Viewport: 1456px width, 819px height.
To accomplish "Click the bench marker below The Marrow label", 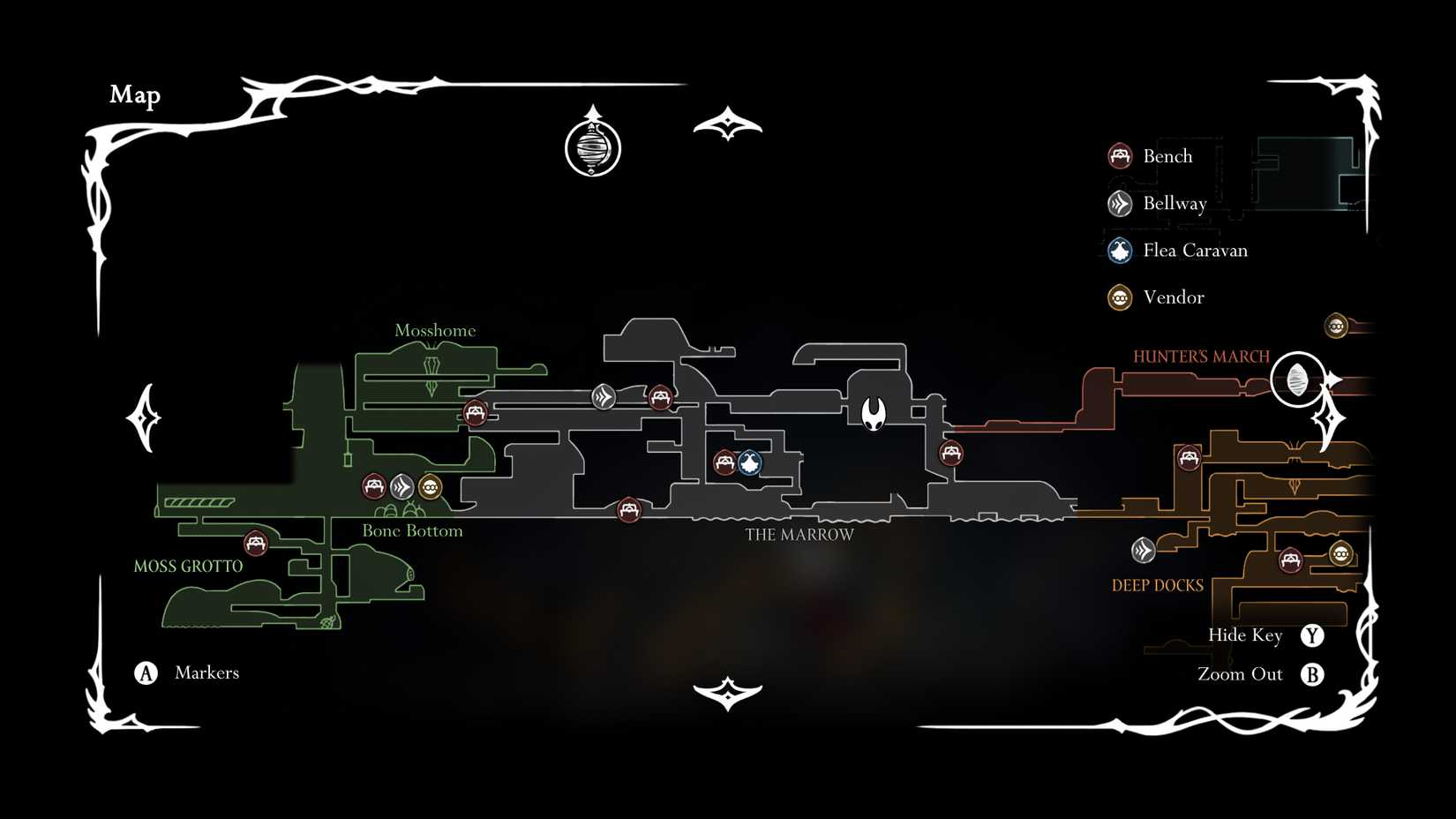I will tap(630, 509).
